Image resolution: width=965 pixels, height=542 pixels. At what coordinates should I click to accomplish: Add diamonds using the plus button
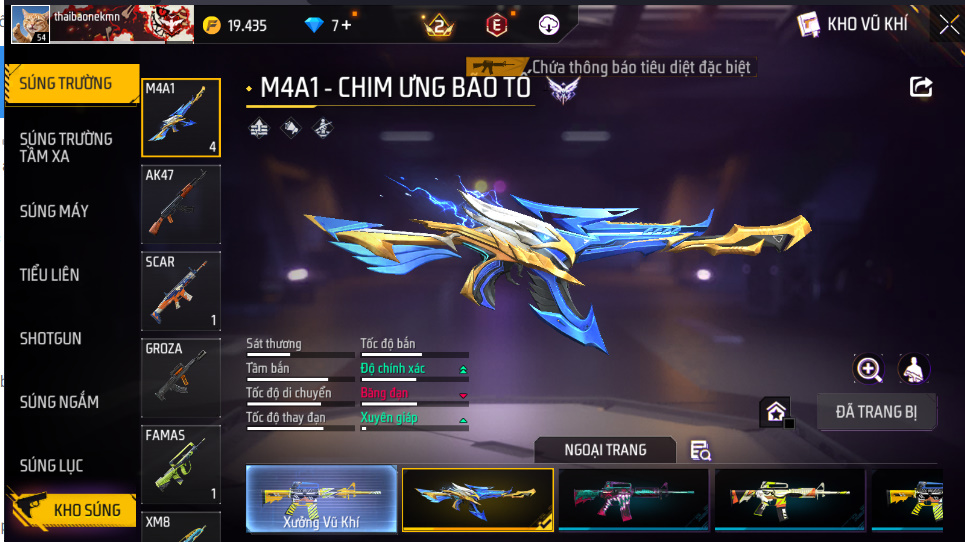click(346, 25)
